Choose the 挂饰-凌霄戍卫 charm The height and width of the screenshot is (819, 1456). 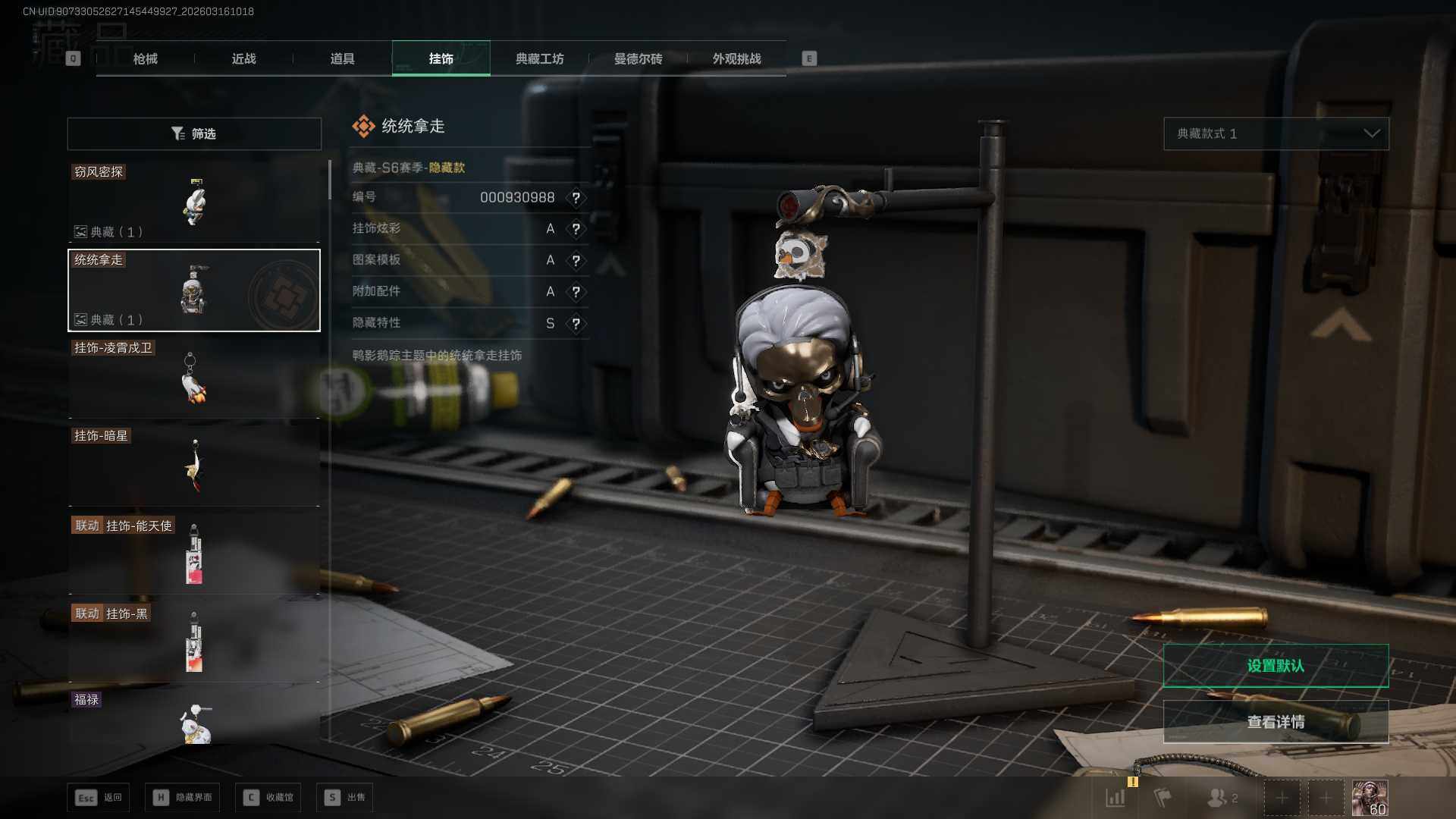(194, 378)
